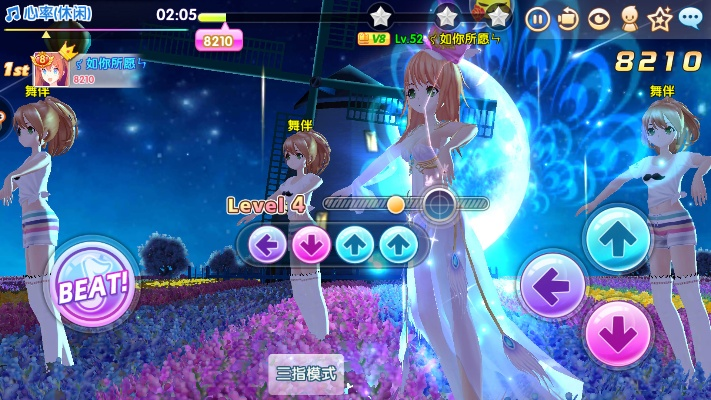Select the 1st place player avatar
The height and width of the screenshot is (400, 711).
[49, 69]
